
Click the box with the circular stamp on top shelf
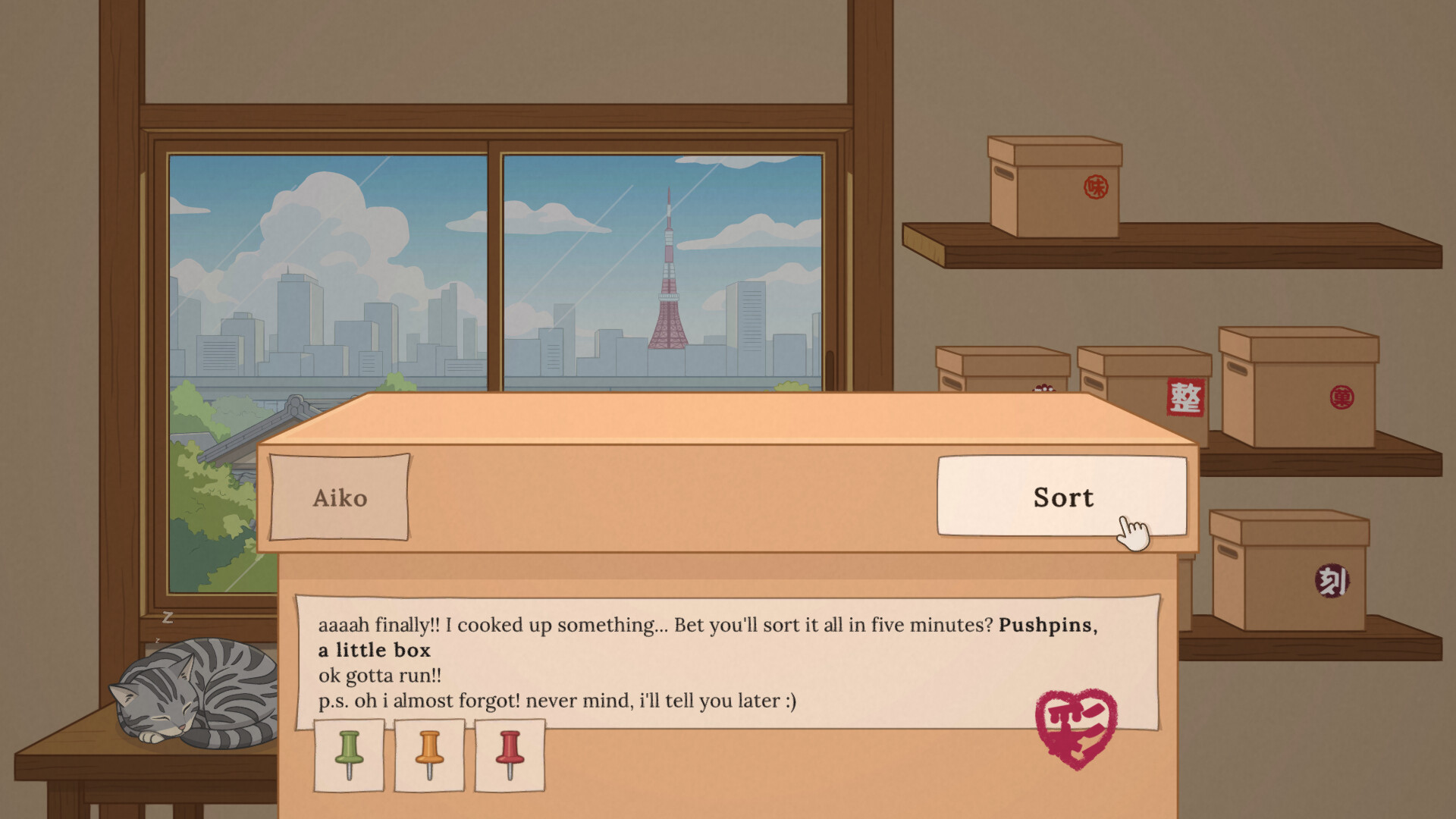click(1054, 174)
